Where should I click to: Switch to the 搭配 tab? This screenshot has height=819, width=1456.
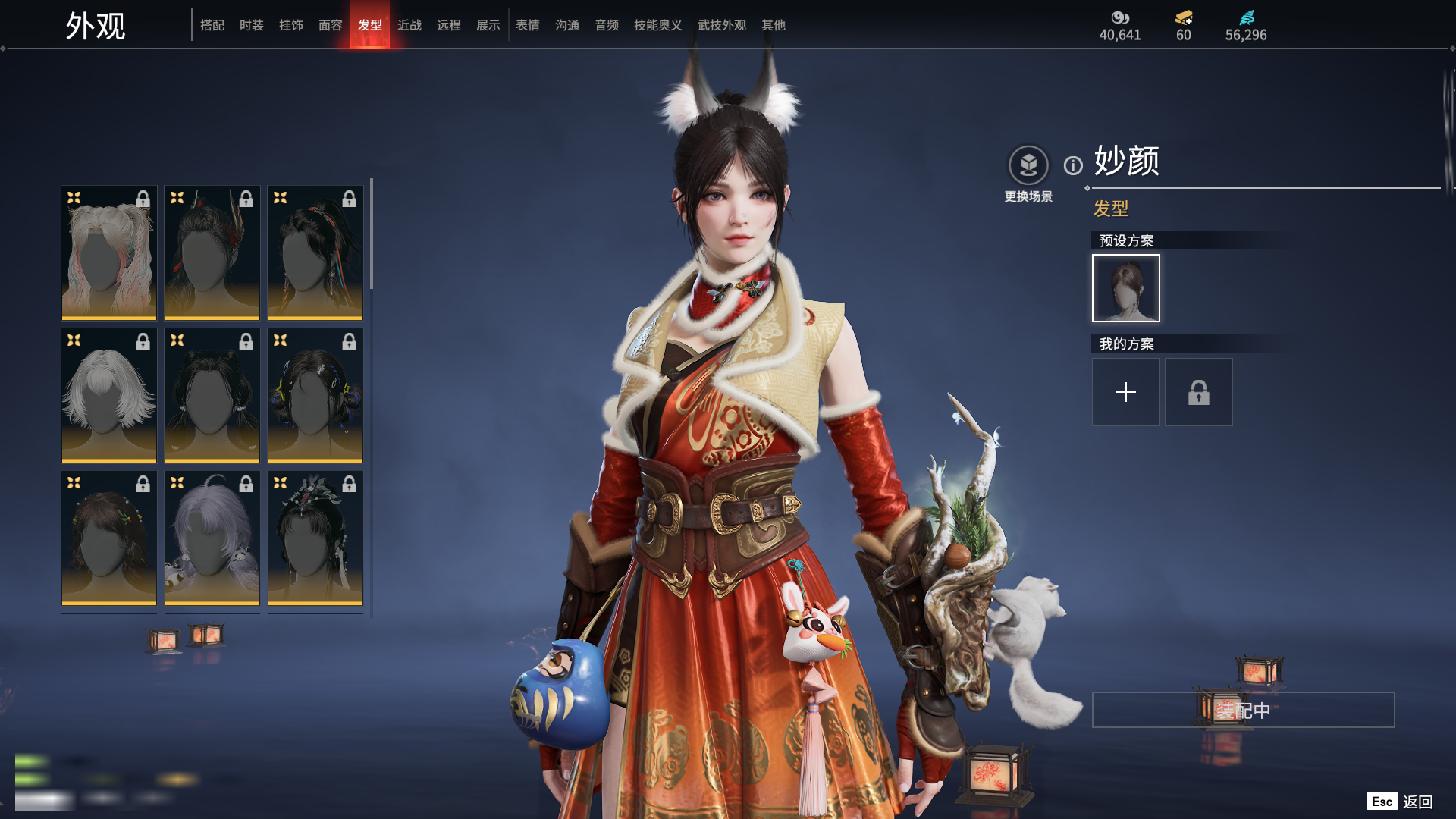212,25
